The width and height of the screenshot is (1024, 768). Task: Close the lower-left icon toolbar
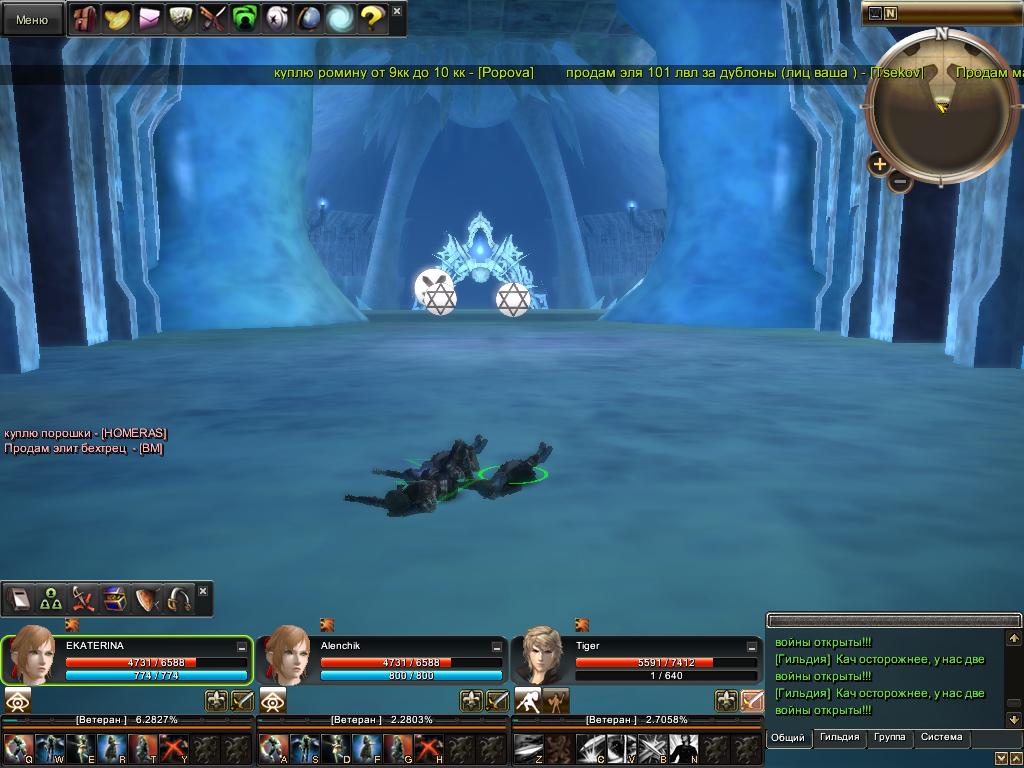point(203,591)
